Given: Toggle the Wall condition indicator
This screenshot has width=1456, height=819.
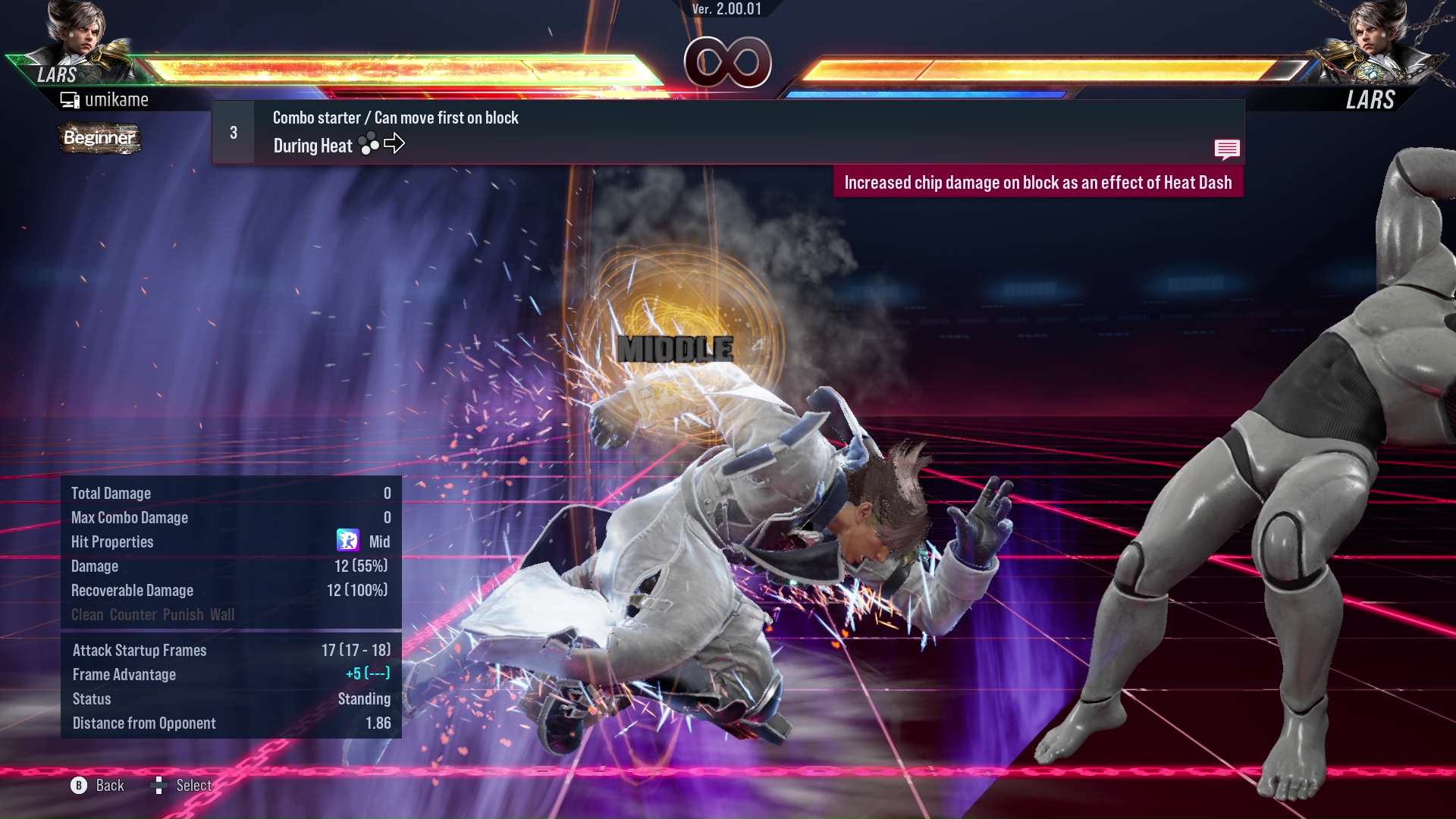Looking at the screenshot, I should point(224,615).
